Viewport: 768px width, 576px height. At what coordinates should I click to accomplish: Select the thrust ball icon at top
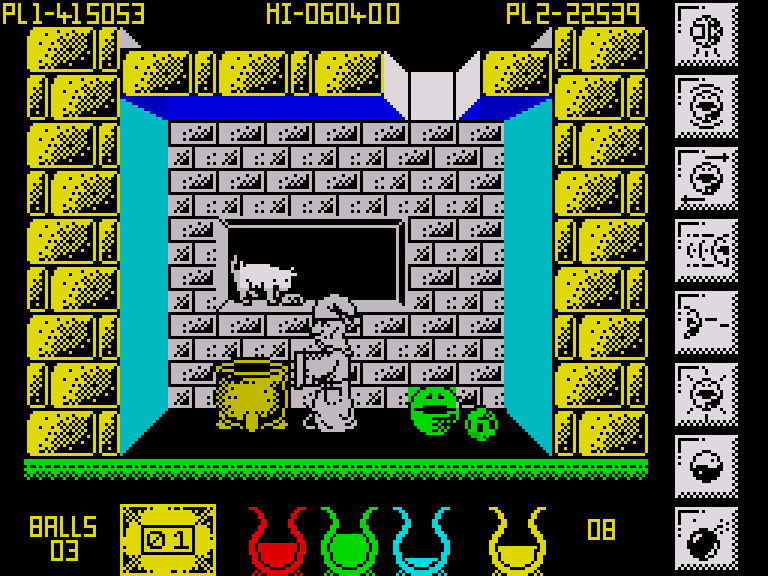(x=706, y=34)
